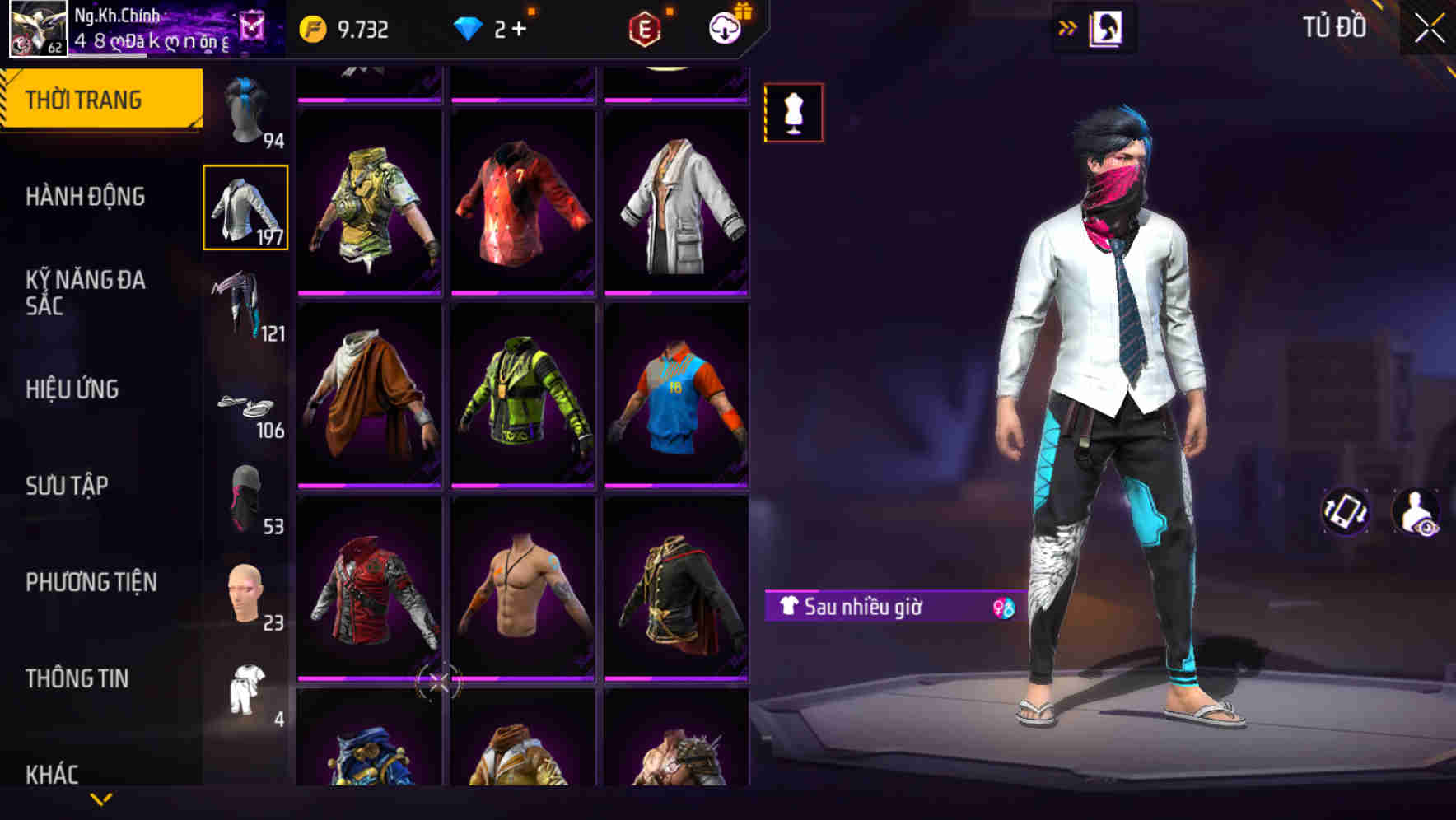The image size is (1456, 820).
Task: Select the pants category showing 121 items
Action: [x=245, y=305]
